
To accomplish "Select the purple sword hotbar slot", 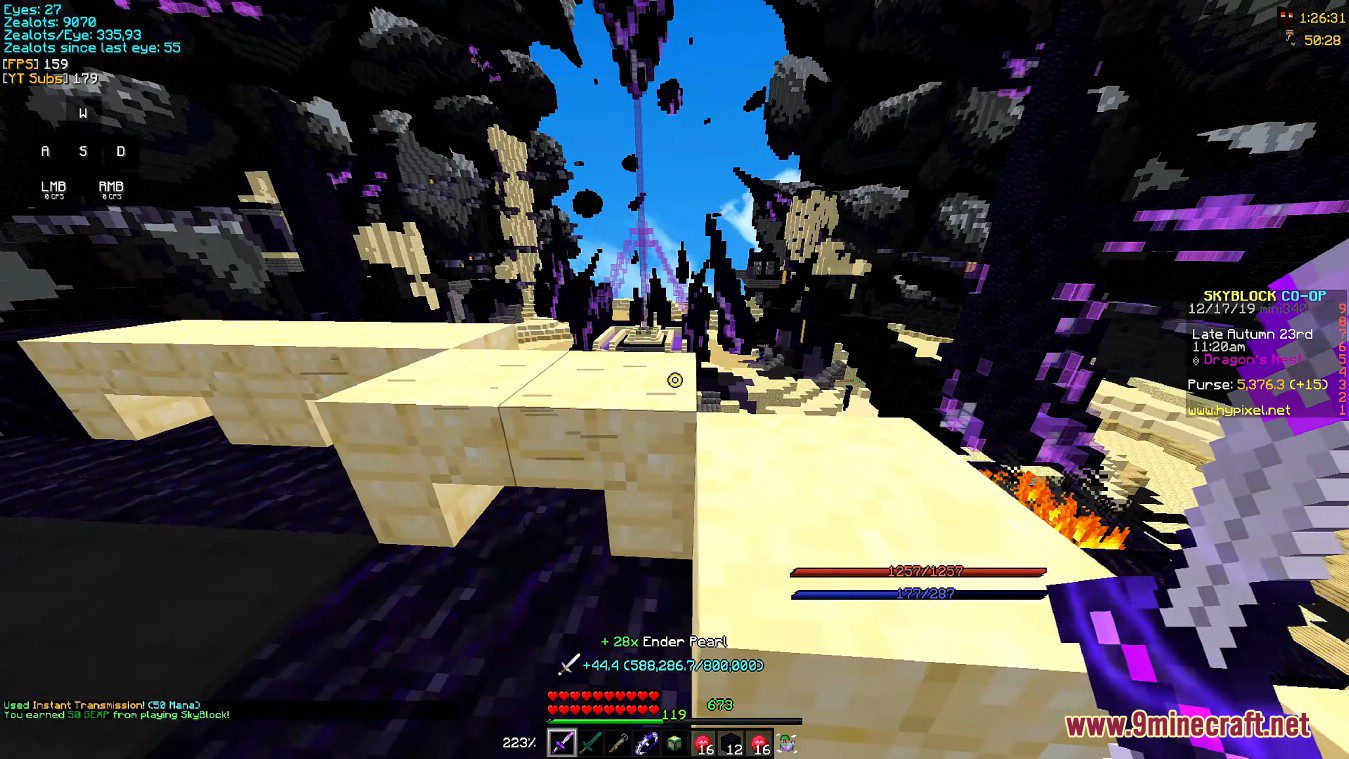I will [562, 744].
